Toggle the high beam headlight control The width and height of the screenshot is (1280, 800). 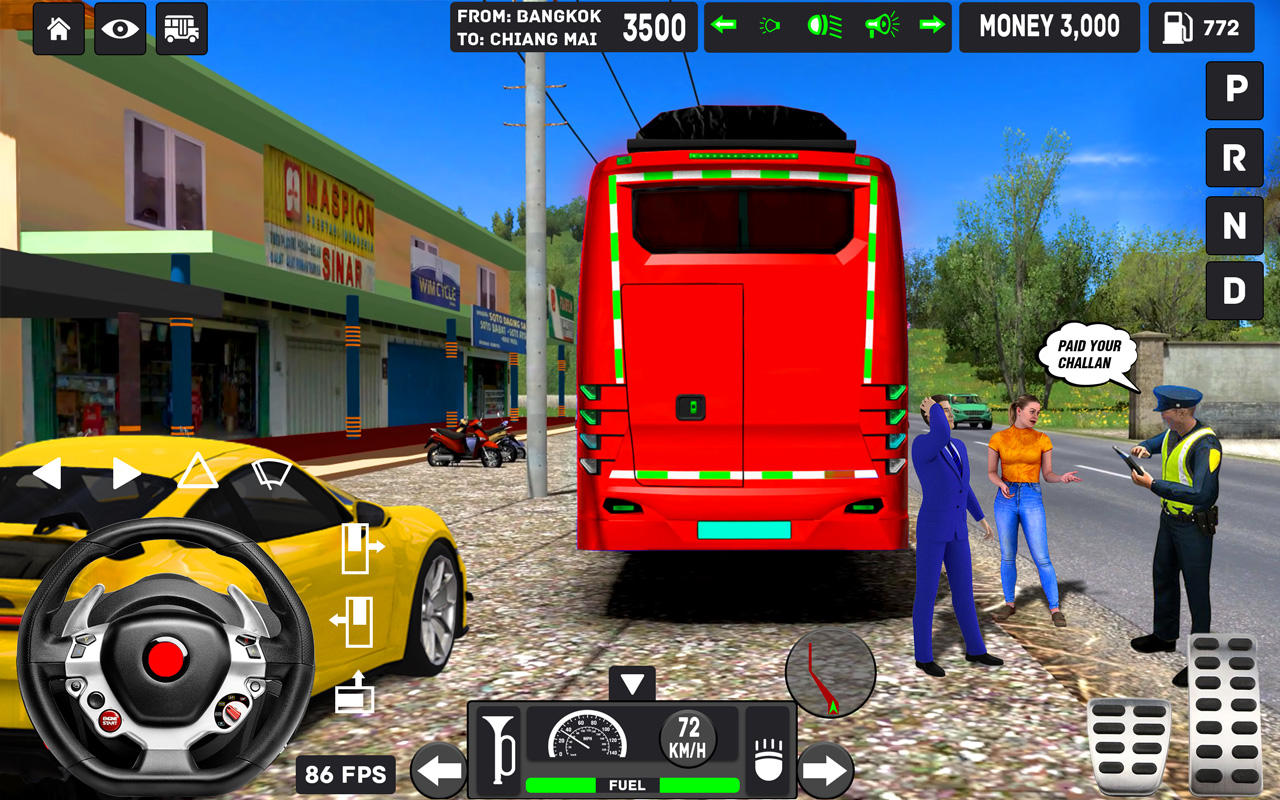tap(825, 26)
